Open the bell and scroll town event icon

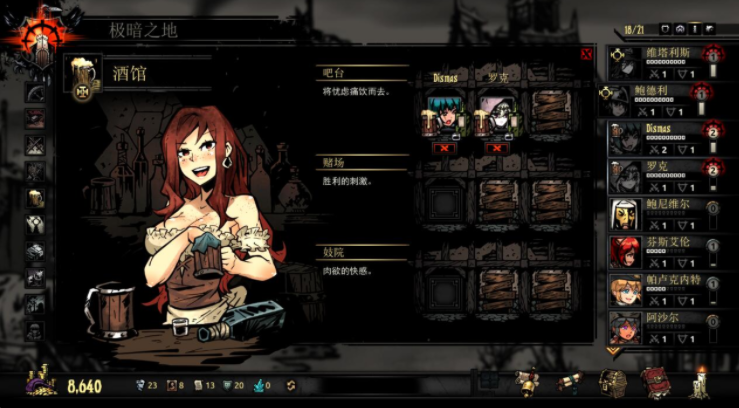pyautogui.click(x=526, y=384)
